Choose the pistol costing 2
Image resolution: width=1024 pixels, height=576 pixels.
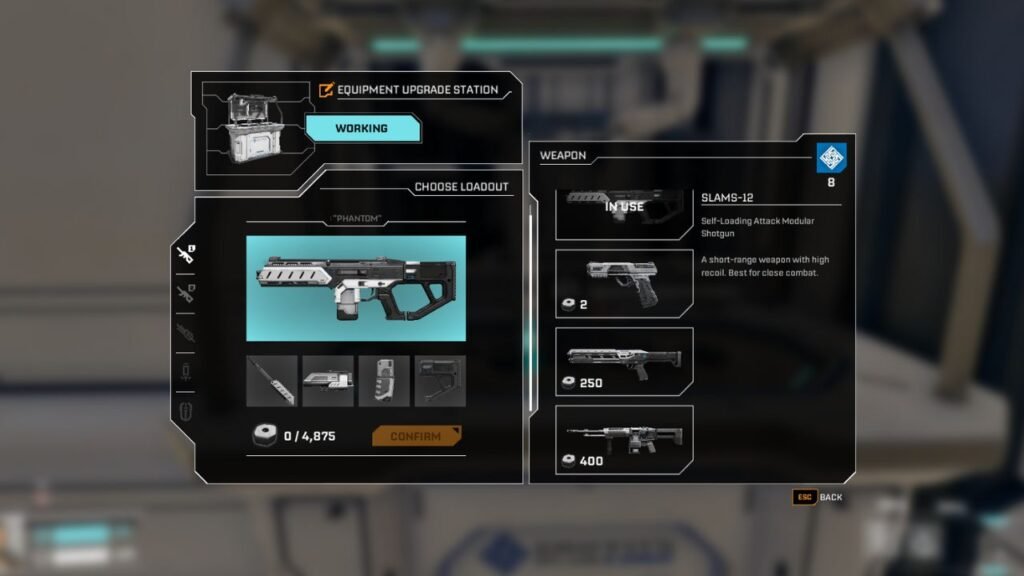tap(624, 284)
